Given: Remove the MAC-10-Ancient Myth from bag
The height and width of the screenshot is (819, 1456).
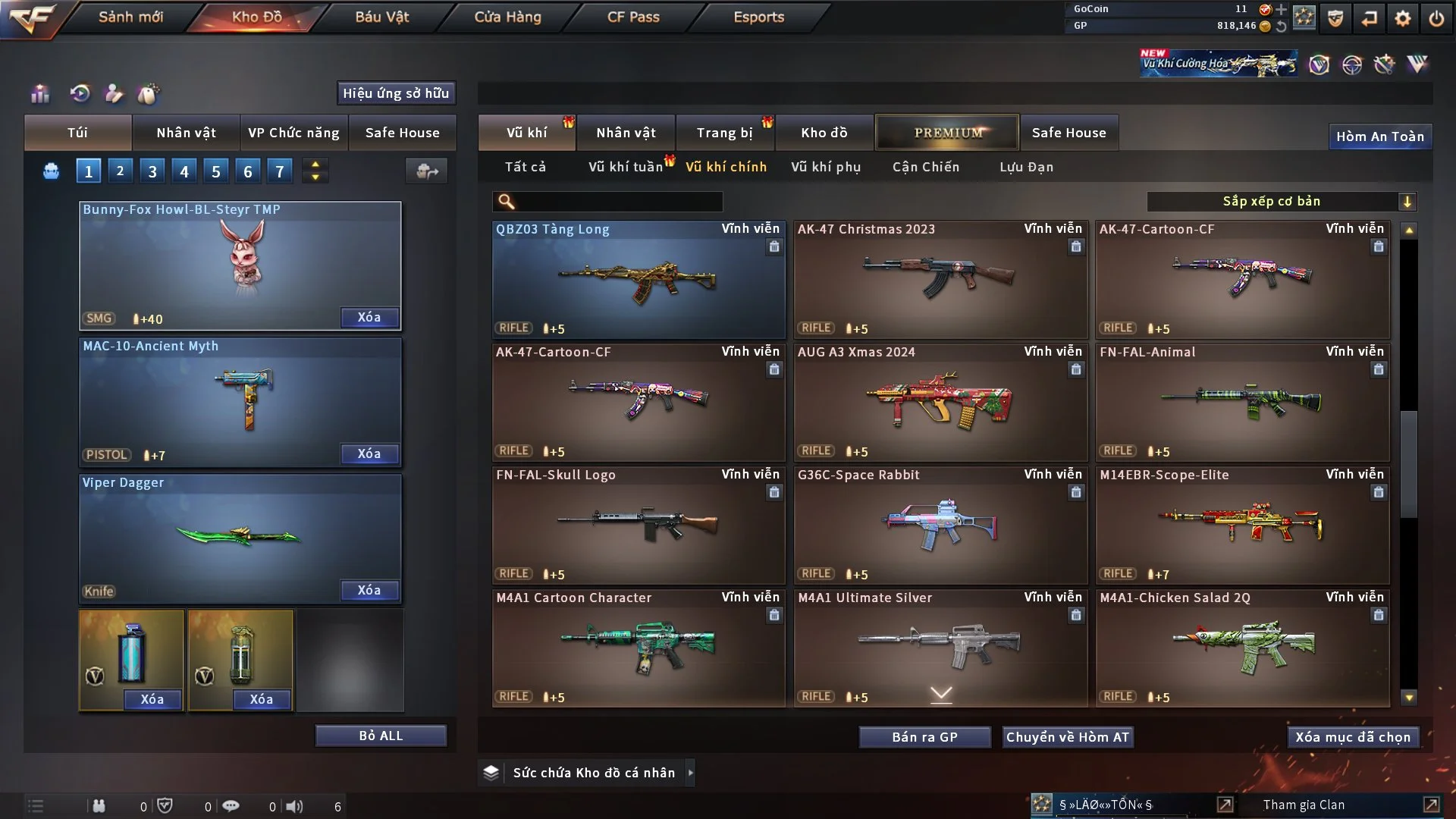Looking at the screenshot, I should (369, 453).
